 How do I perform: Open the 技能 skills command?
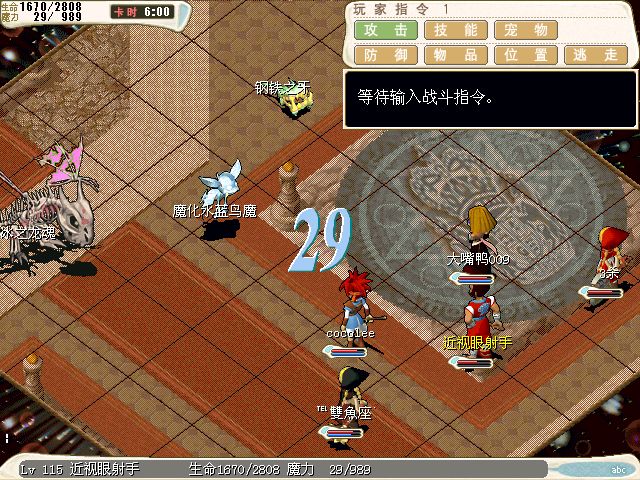pyautogui.click(x=456, y=31)
